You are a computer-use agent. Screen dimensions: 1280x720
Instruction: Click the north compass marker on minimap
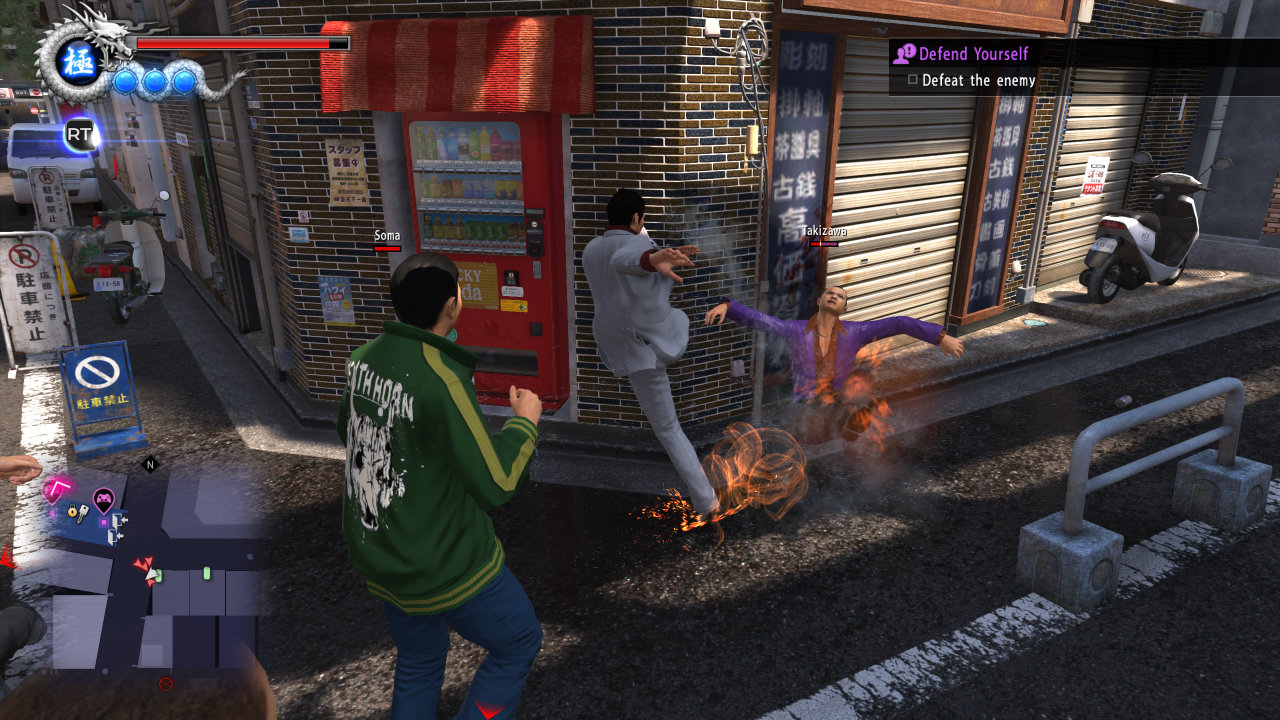(x=151, y=464)
